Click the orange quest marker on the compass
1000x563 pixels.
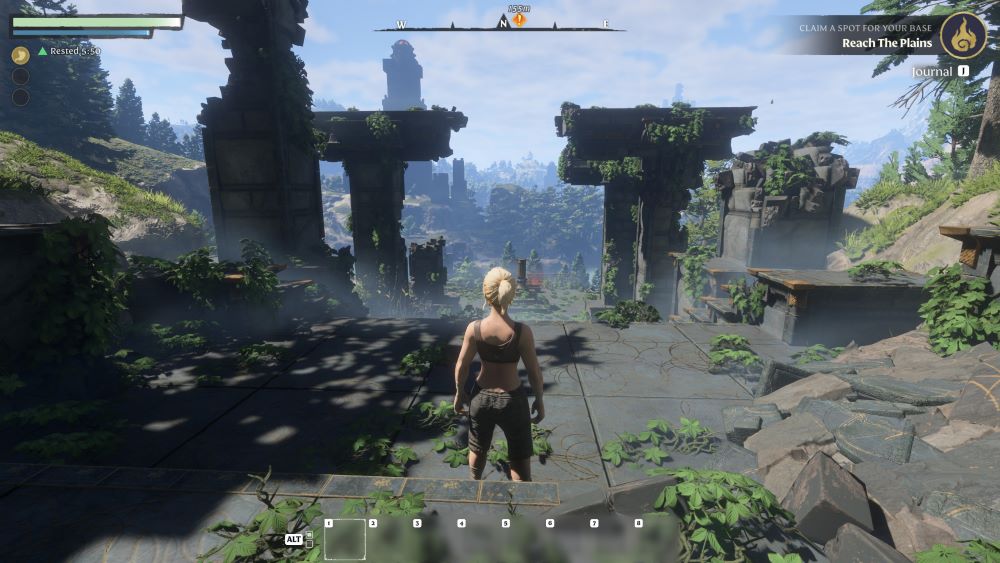[519, 20]
